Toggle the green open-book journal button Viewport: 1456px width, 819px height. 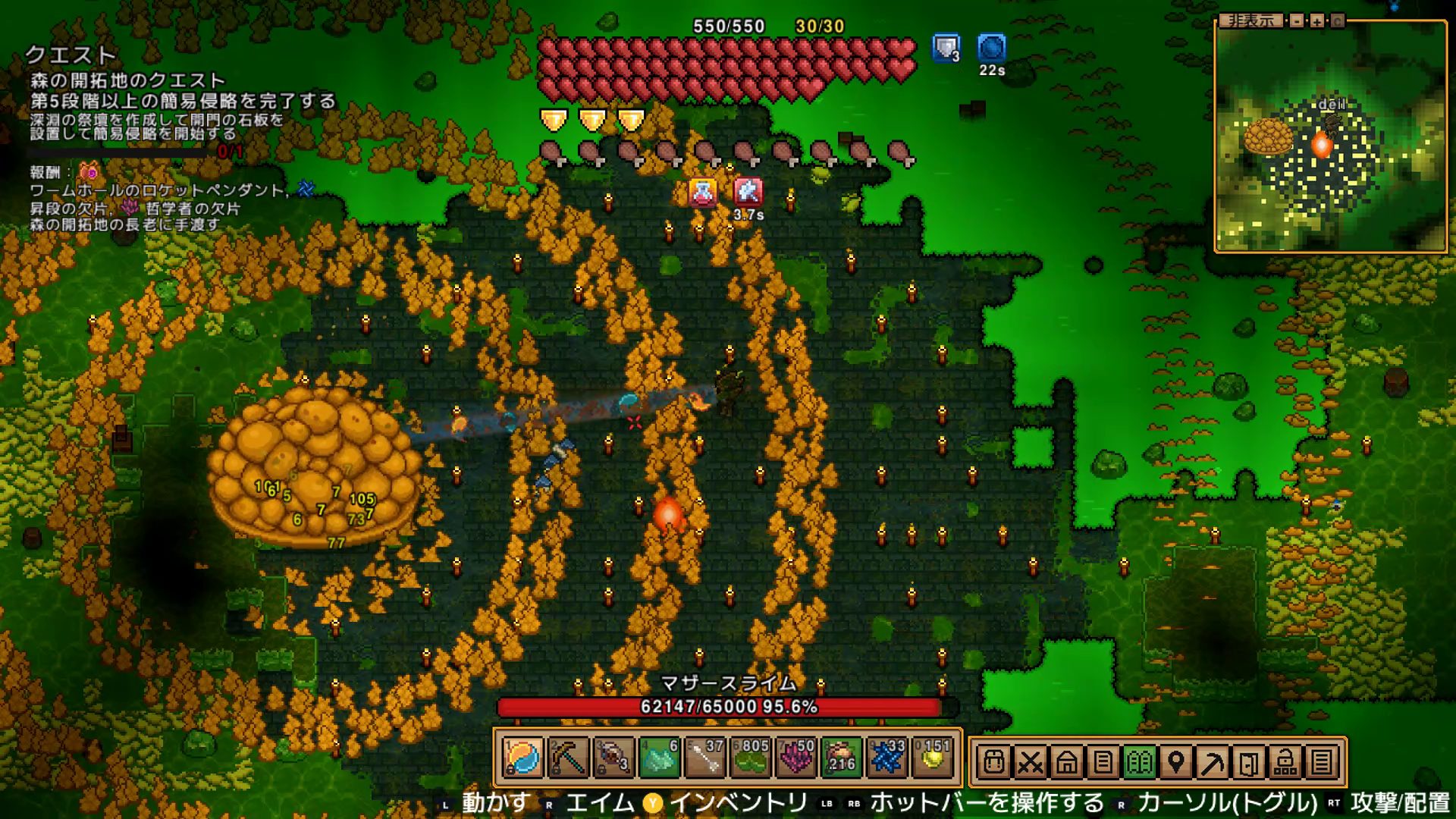coord(1139,761)
